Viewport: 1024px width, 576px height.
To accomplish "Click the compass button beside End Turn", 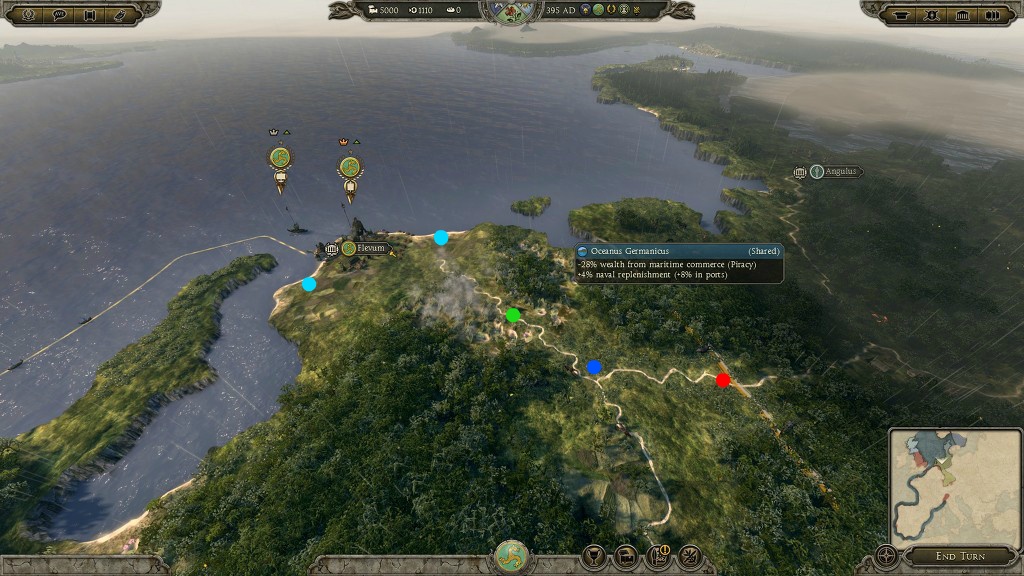I will pos(885,556).
